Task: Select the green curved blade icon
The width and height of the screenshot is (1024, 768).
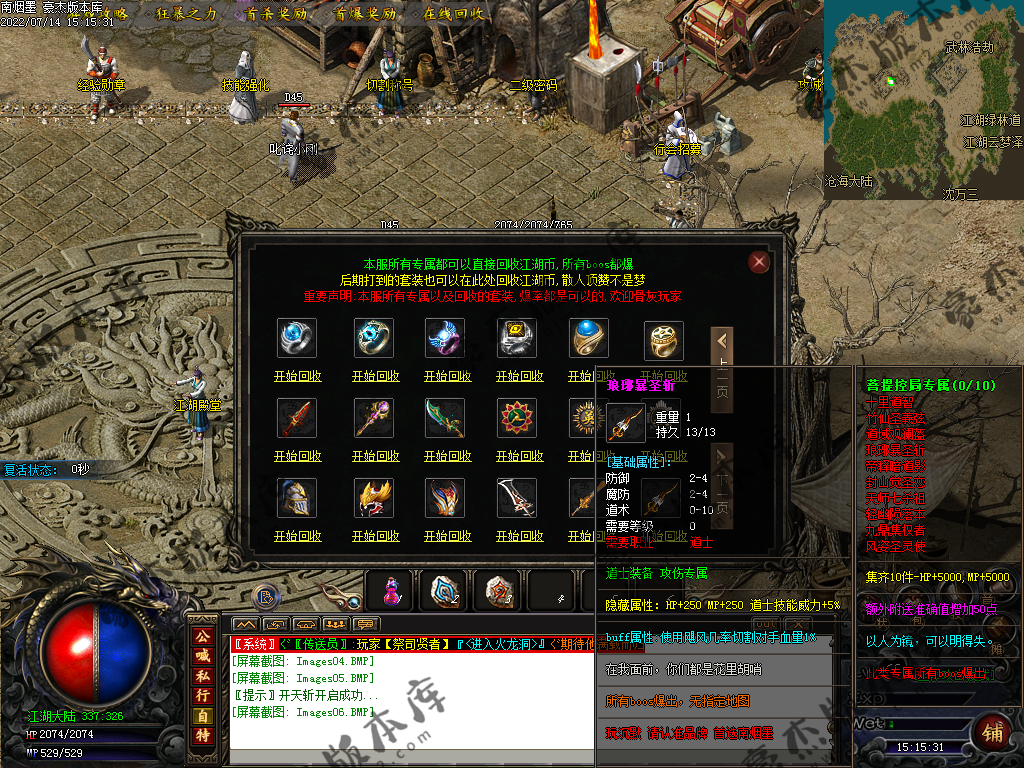Action: click(x=446, y=419)
